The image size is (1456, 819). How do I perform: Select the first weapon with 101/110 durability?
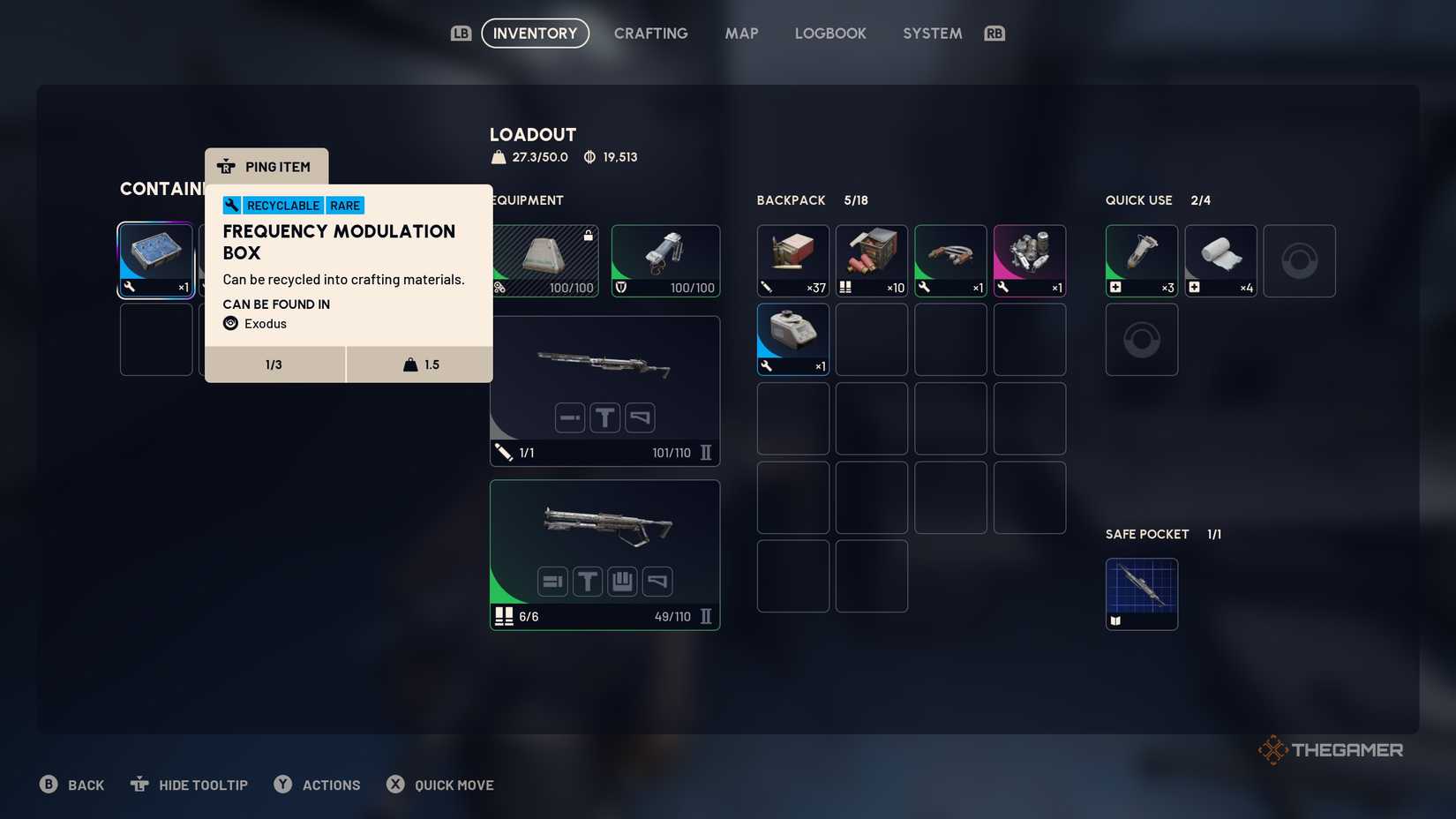click(x=604, y=390)
